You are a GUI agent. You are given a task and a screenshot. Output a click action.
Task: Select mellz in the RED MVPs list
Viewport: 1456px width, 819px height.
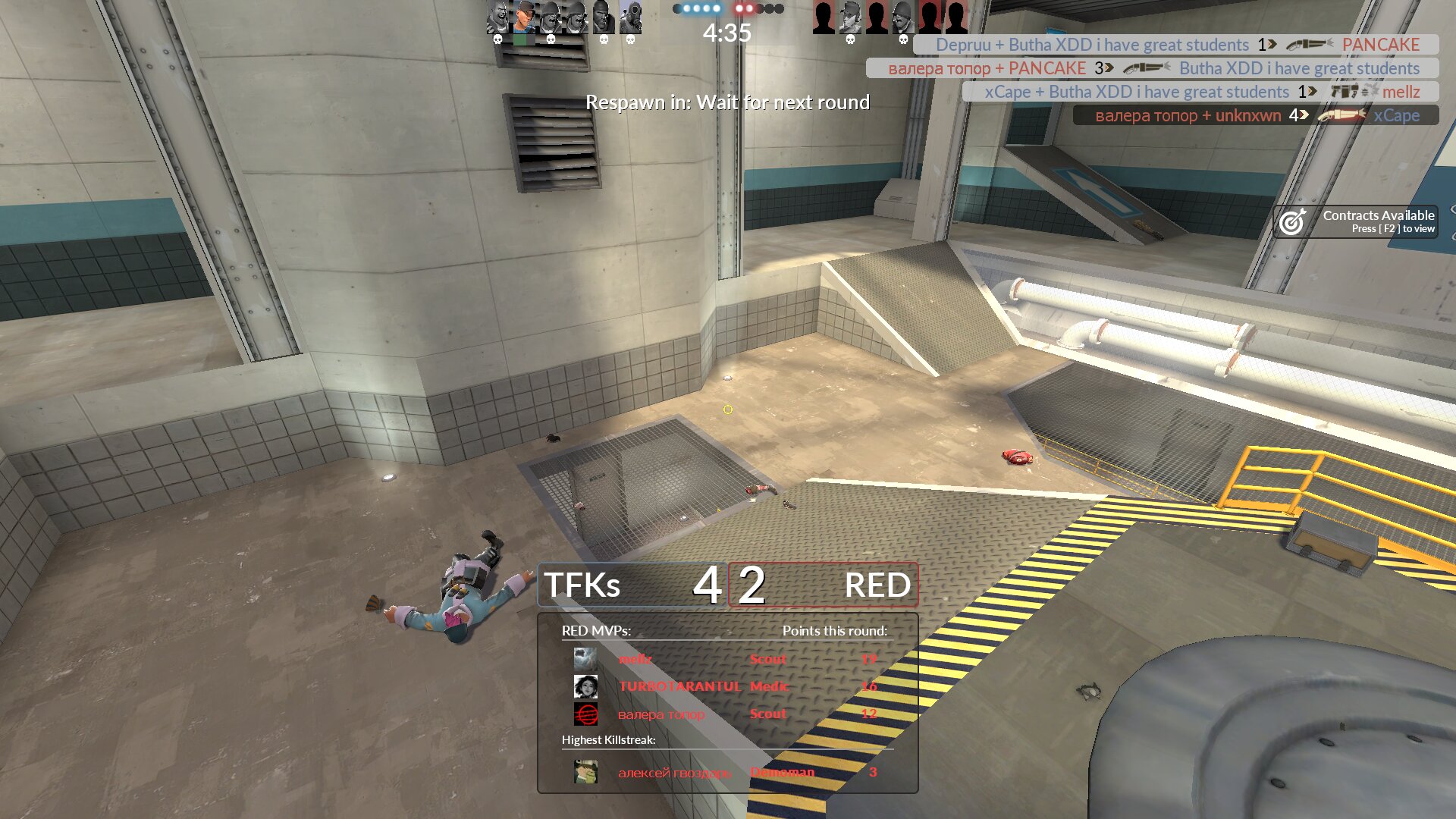(635, 659)
